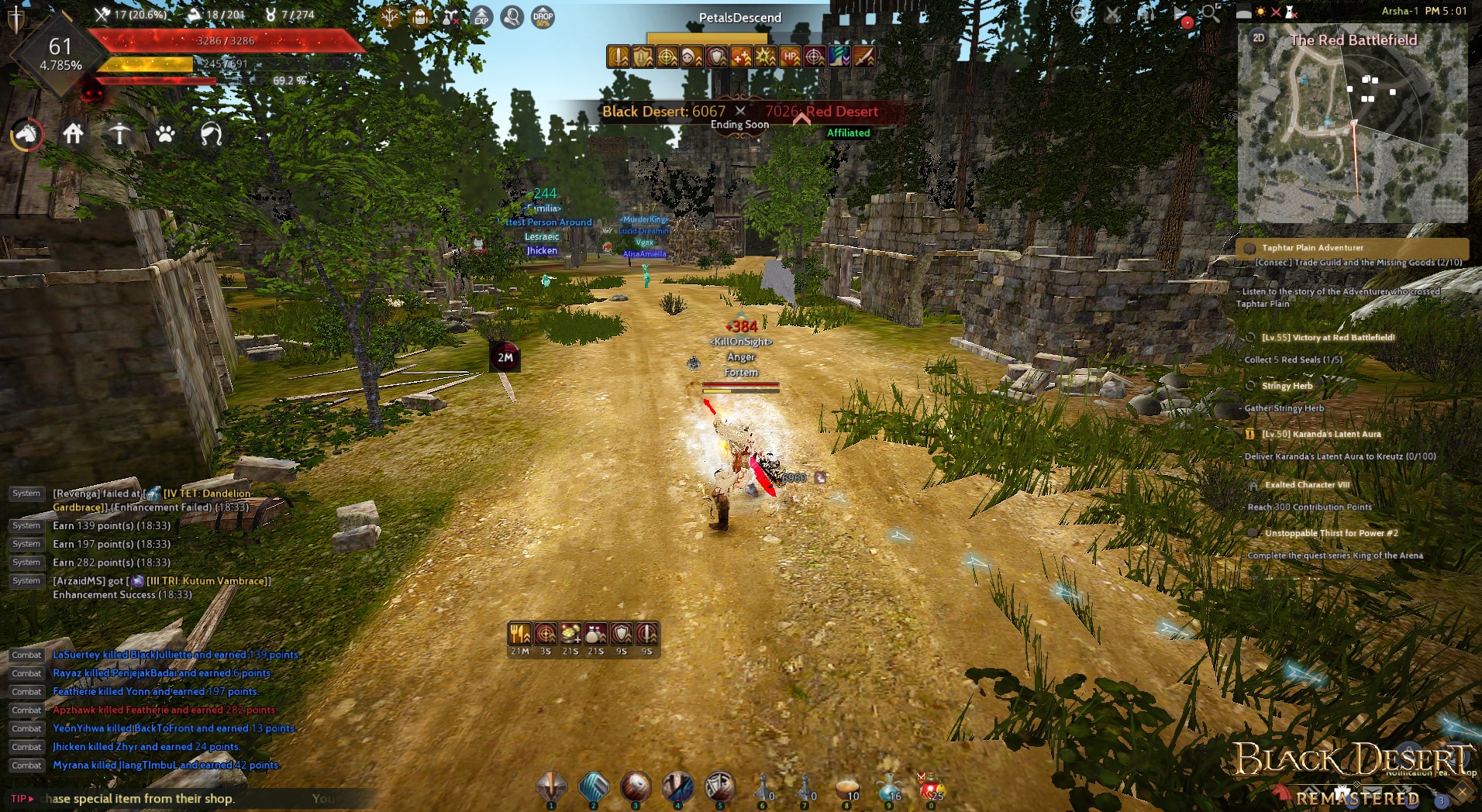Toggle the red X alert icon top-right
Image resolution: width=1482 pixels, height=812 pixels.
[x=1277, y=12]
